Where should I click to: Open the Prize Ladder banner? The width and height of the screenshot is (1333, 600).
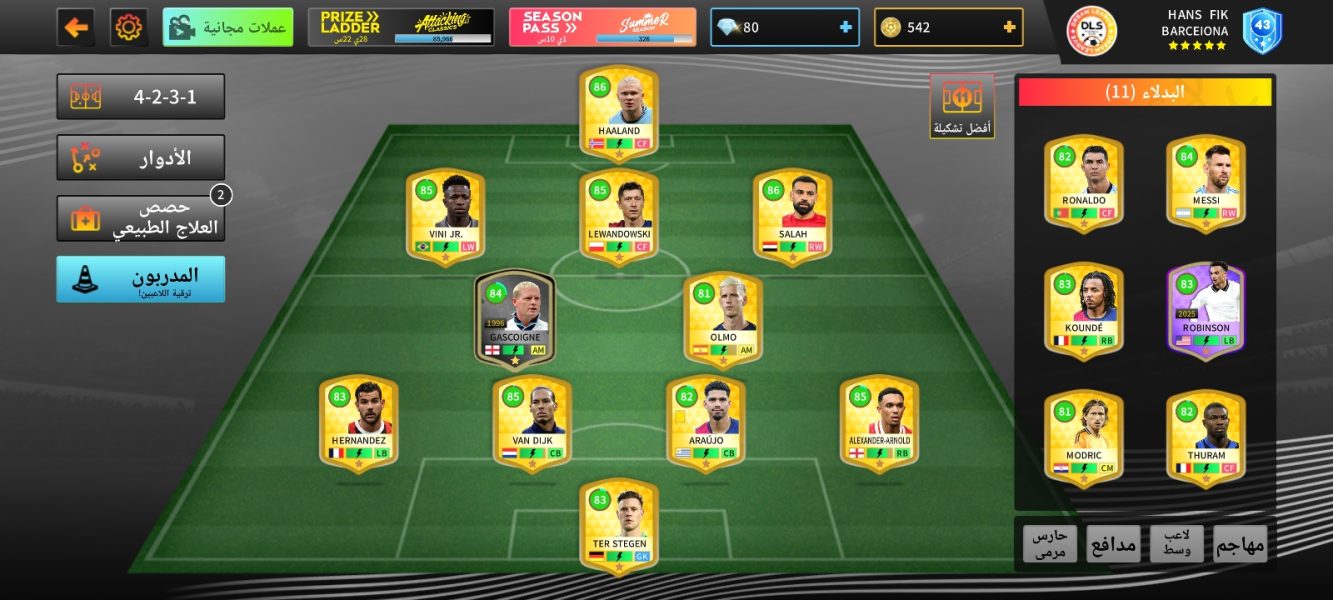click(401, 27)
